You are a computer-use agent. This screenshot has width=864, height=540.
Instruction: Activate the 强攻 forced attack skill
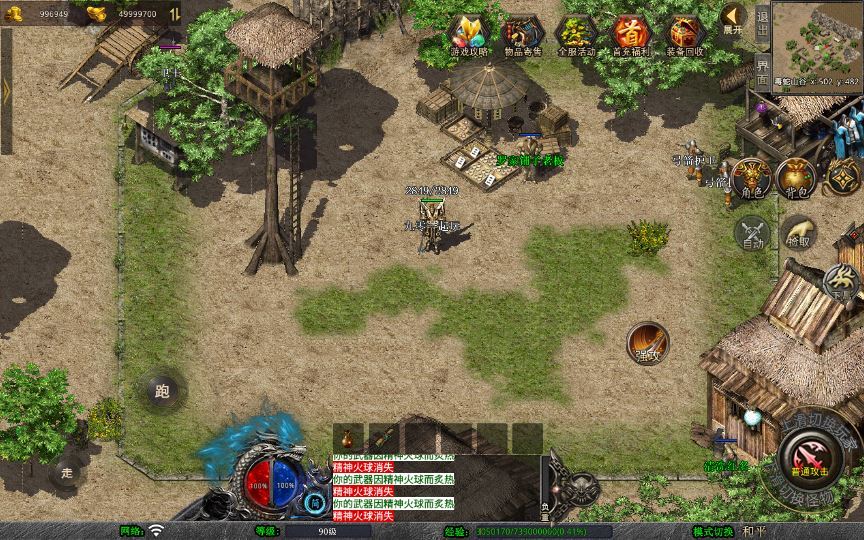point(648,343)
